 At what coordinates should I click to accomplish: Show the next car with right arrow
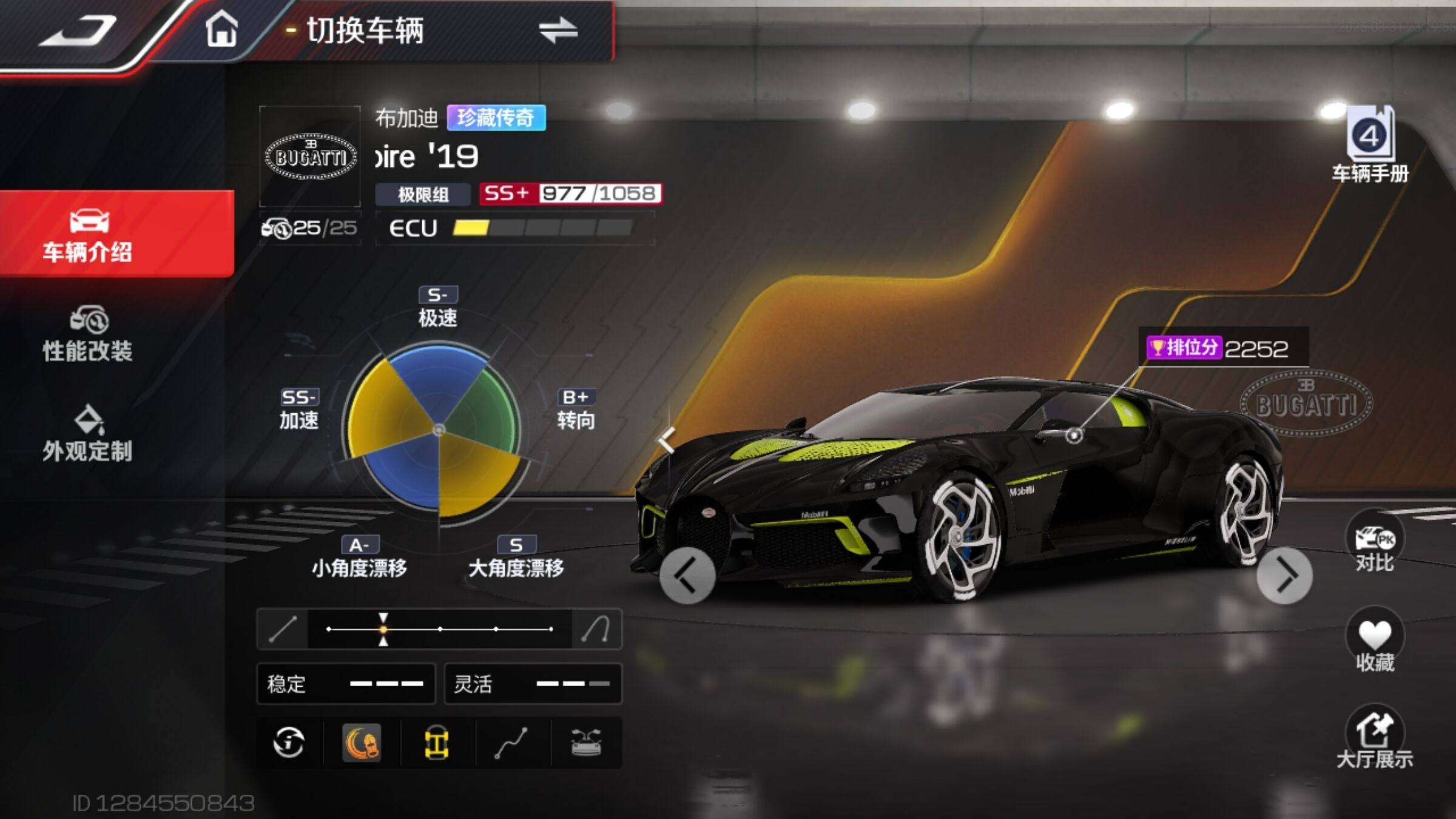click(1284, 576)
